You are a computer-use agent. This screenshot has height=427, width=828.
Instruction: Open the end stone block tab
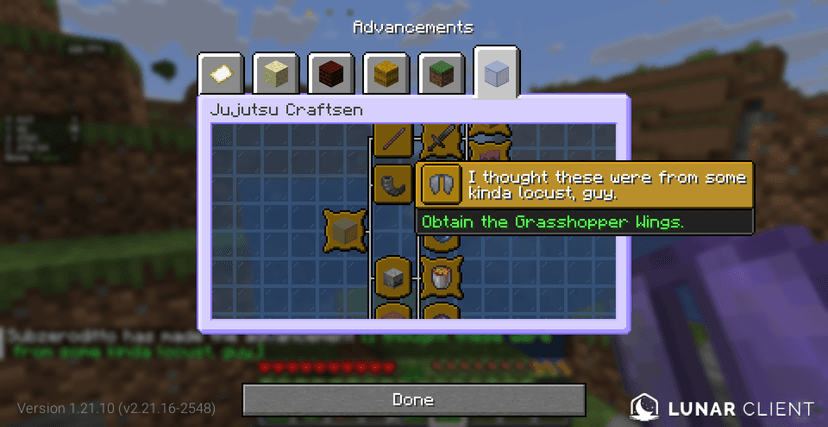coord(275,74)
